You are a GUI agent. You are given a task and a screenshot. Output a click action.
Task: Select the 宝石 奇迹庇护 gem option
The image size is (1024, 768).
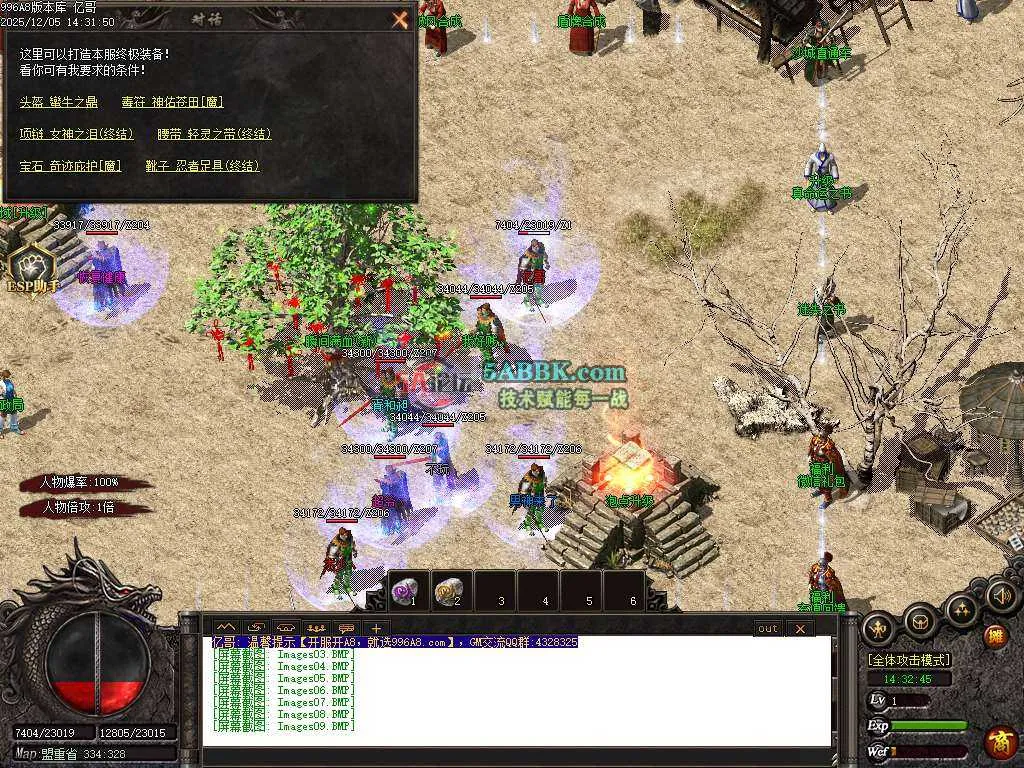(70, 166)
